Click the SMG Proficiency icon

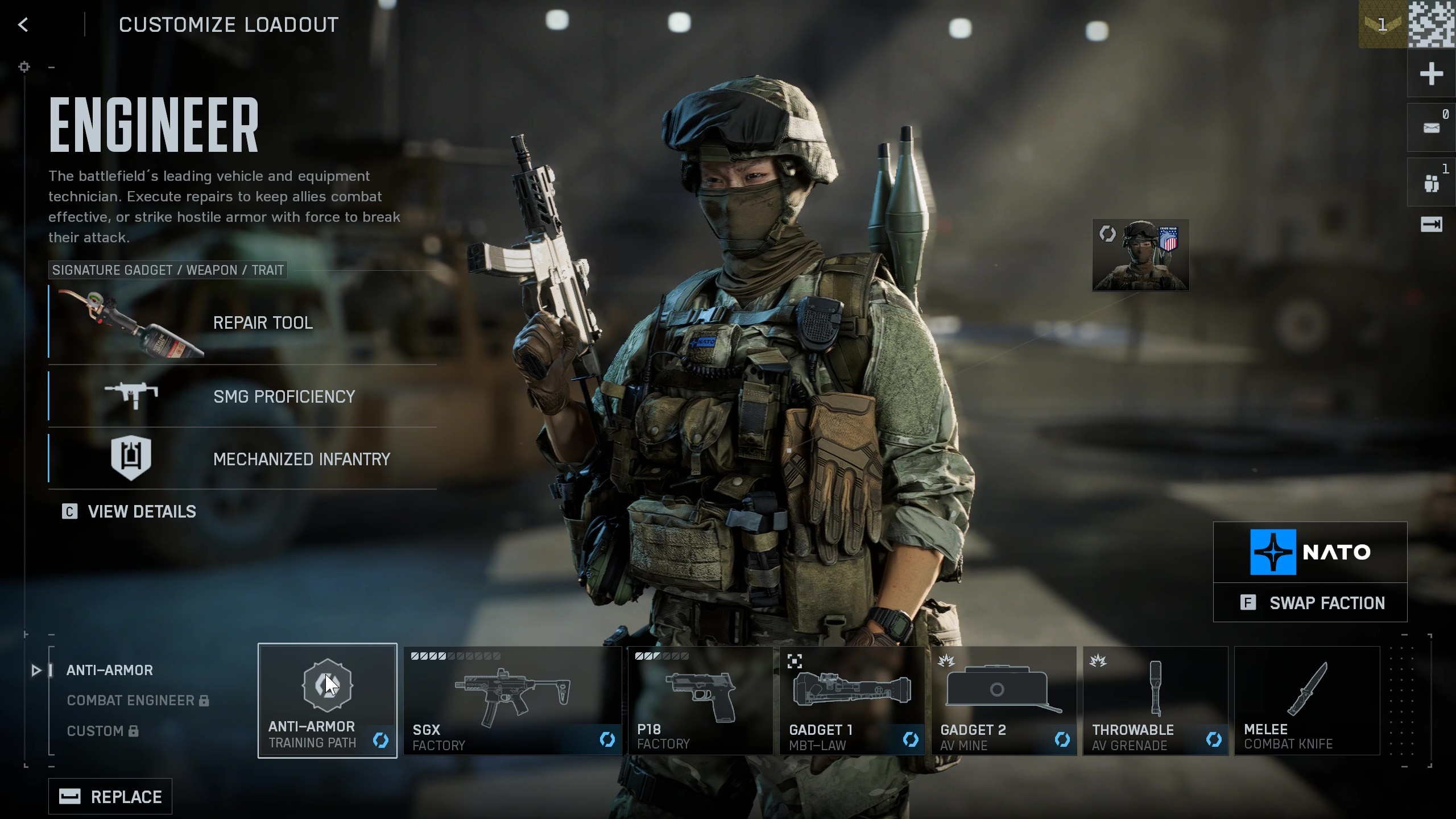(132, 396)
